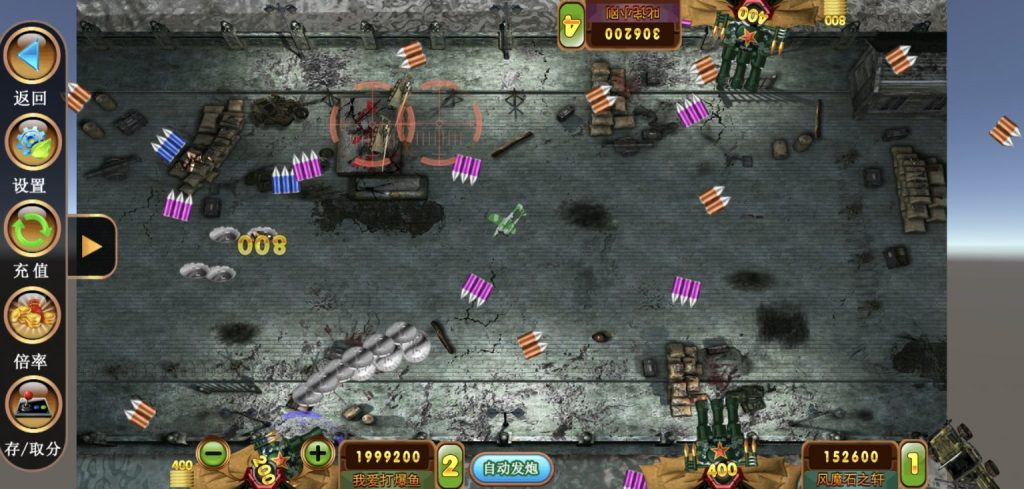Decrease cannon bet with minus button
Image resolution: width=1024 pixels, height=489 pixels.
[213, 453]
